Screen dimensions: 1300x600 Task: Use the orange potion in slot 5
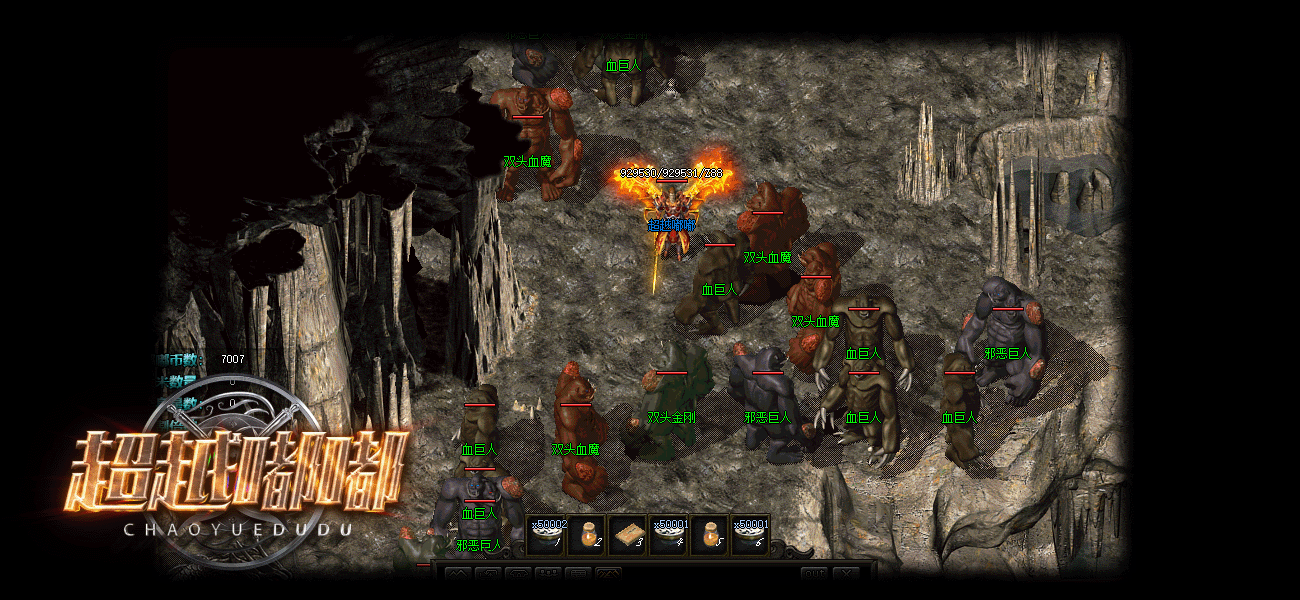click(709, 535)
